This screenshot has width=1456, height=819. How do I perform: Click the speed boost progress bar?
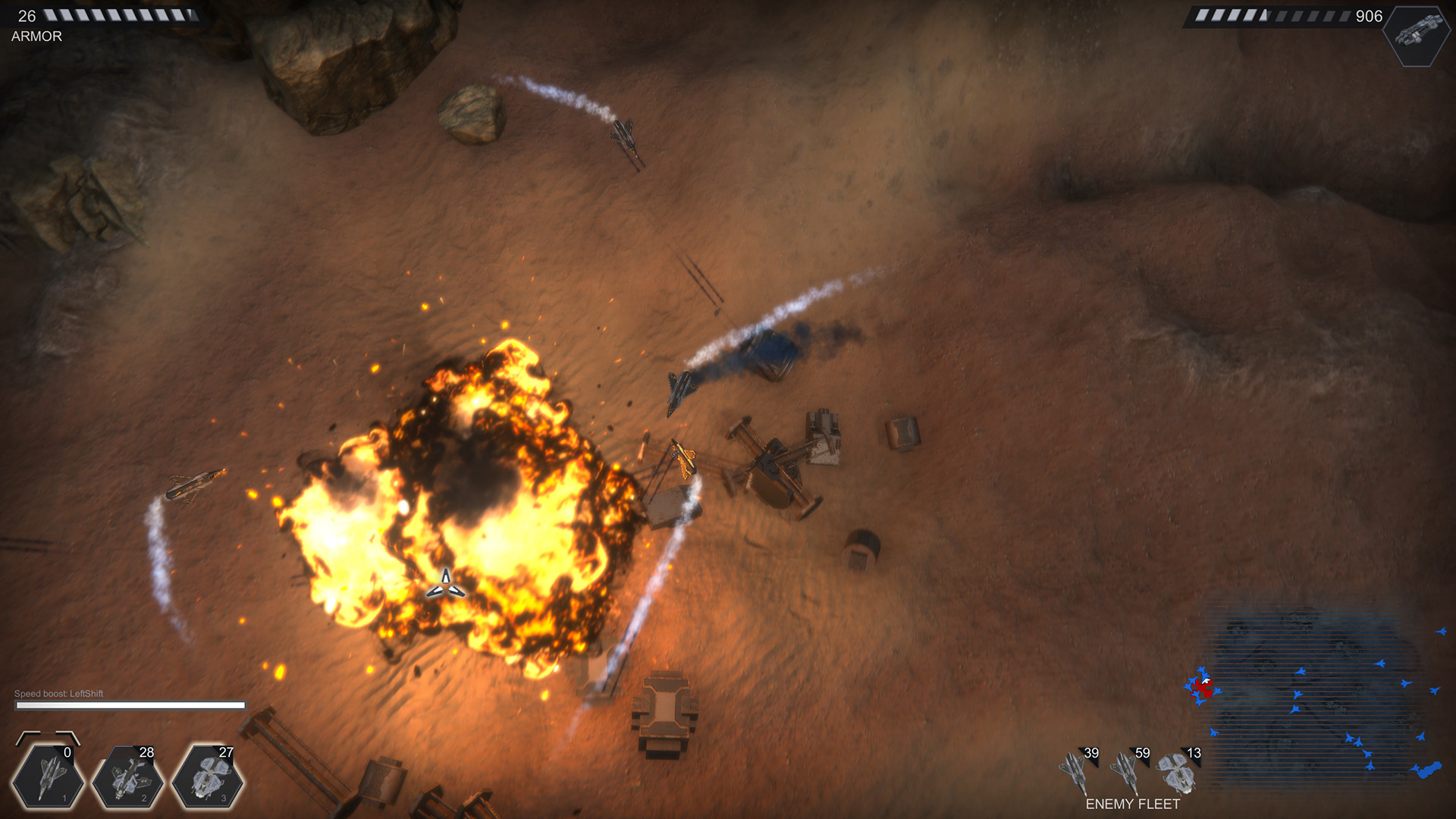pos(129,705)
